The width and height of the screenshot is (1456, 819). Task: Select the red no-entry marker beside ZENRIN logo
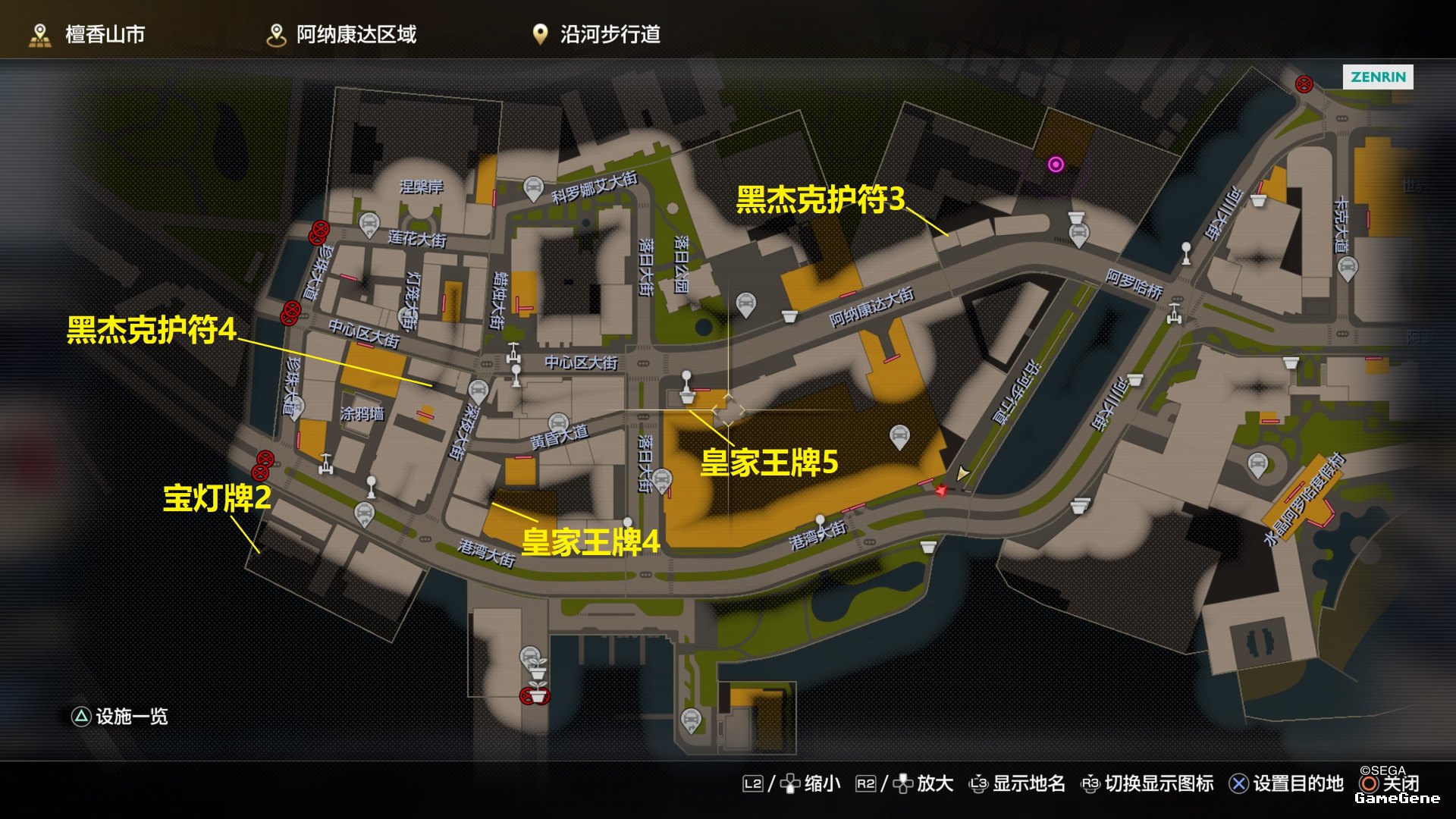(1304, 84)
